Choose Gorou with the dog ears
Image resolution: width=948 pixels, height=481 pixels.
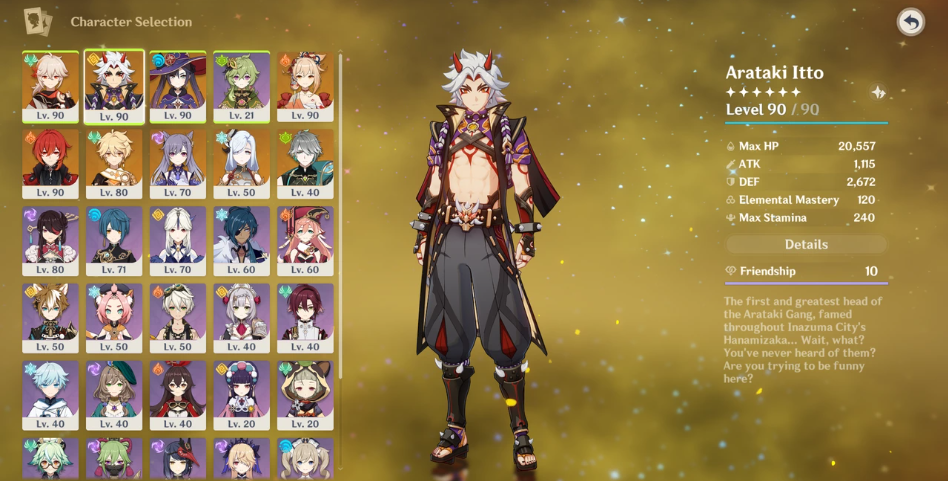point(50,318)
